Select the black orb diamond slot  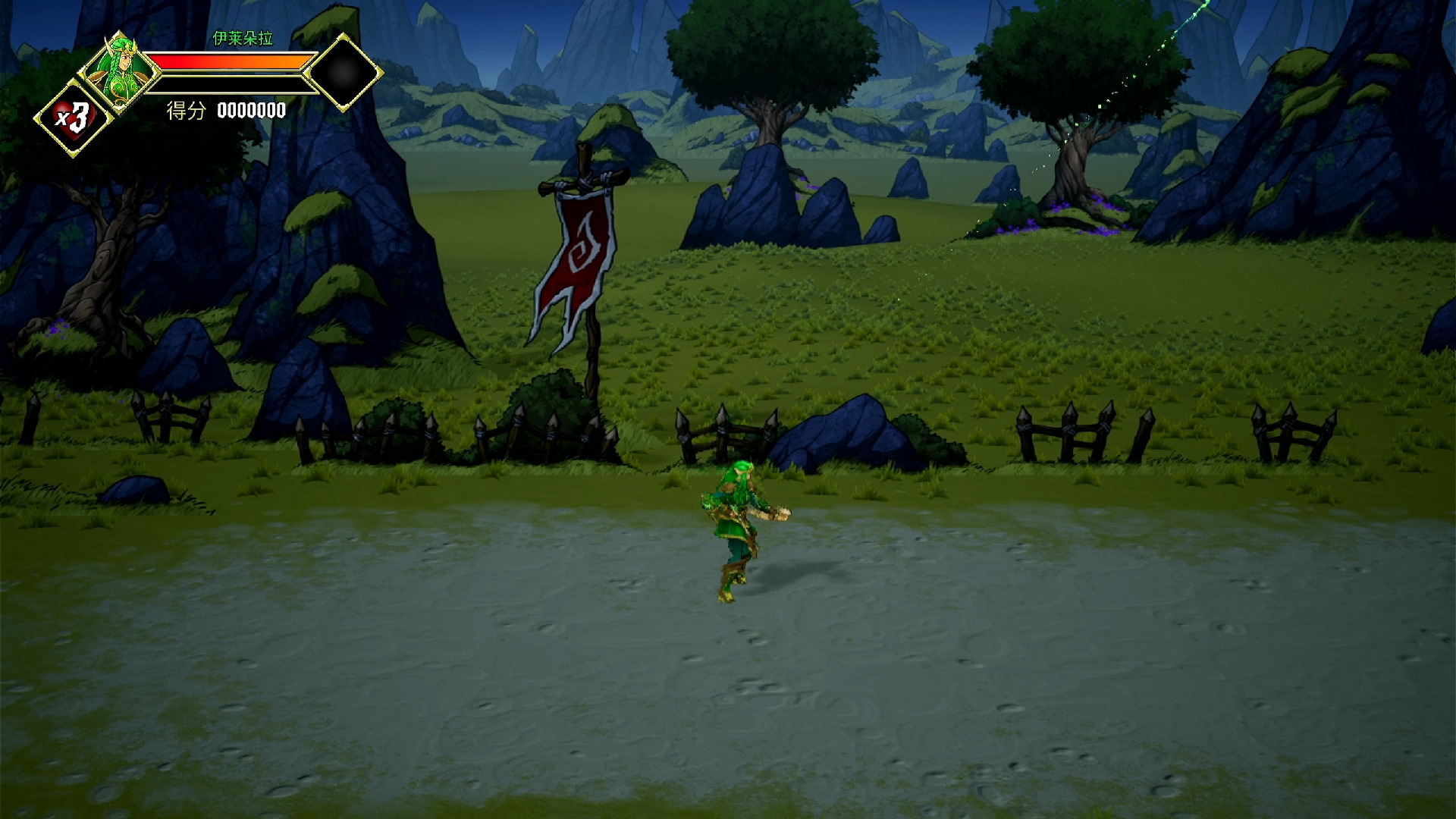coord(344,73)
